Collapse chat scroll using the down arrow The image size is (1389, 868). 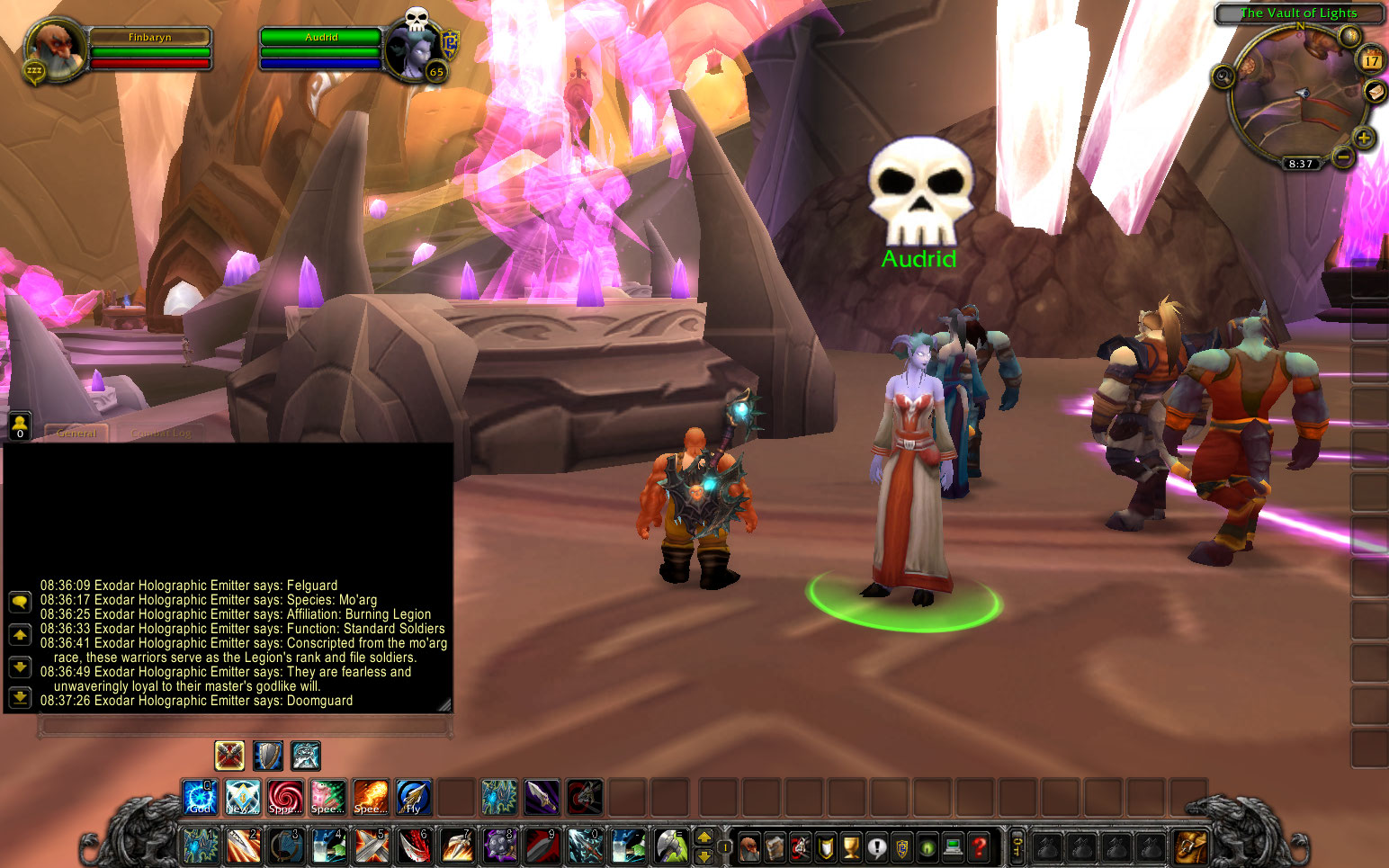click(19, 667)
